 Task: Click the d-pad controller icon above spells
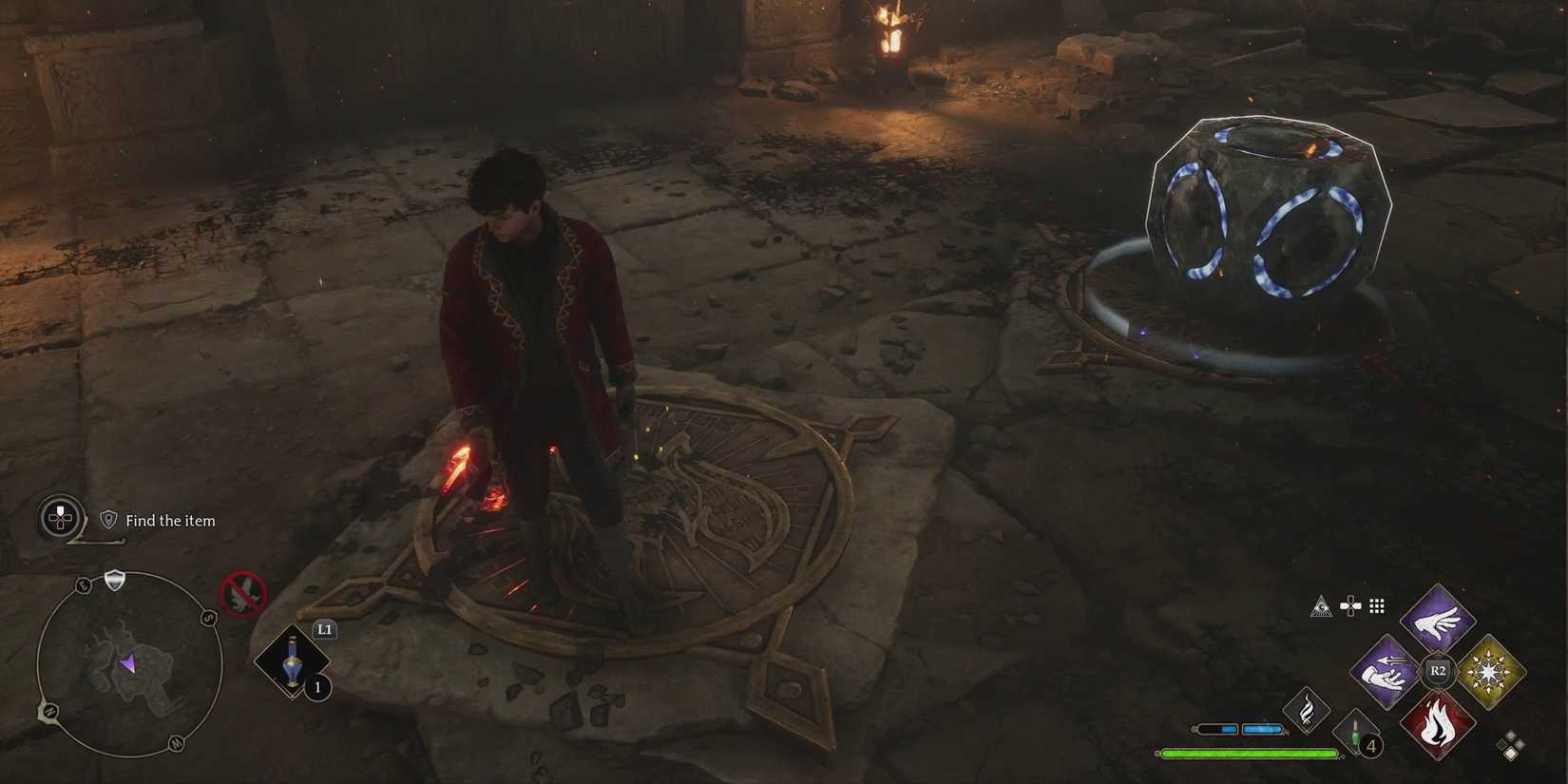click(x=1350, y=605)
